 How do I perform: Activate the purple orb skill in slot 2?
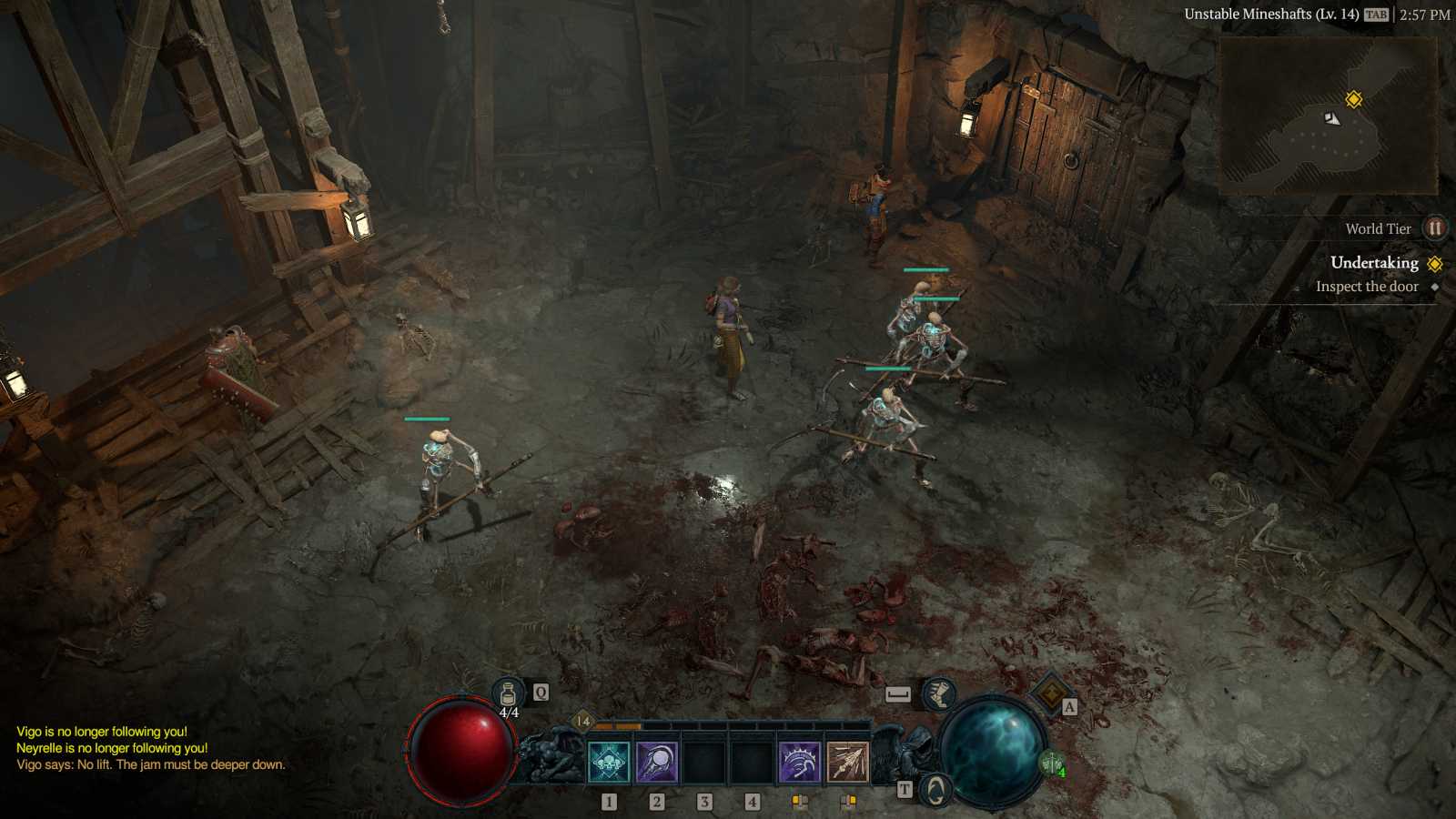[658, 762]
